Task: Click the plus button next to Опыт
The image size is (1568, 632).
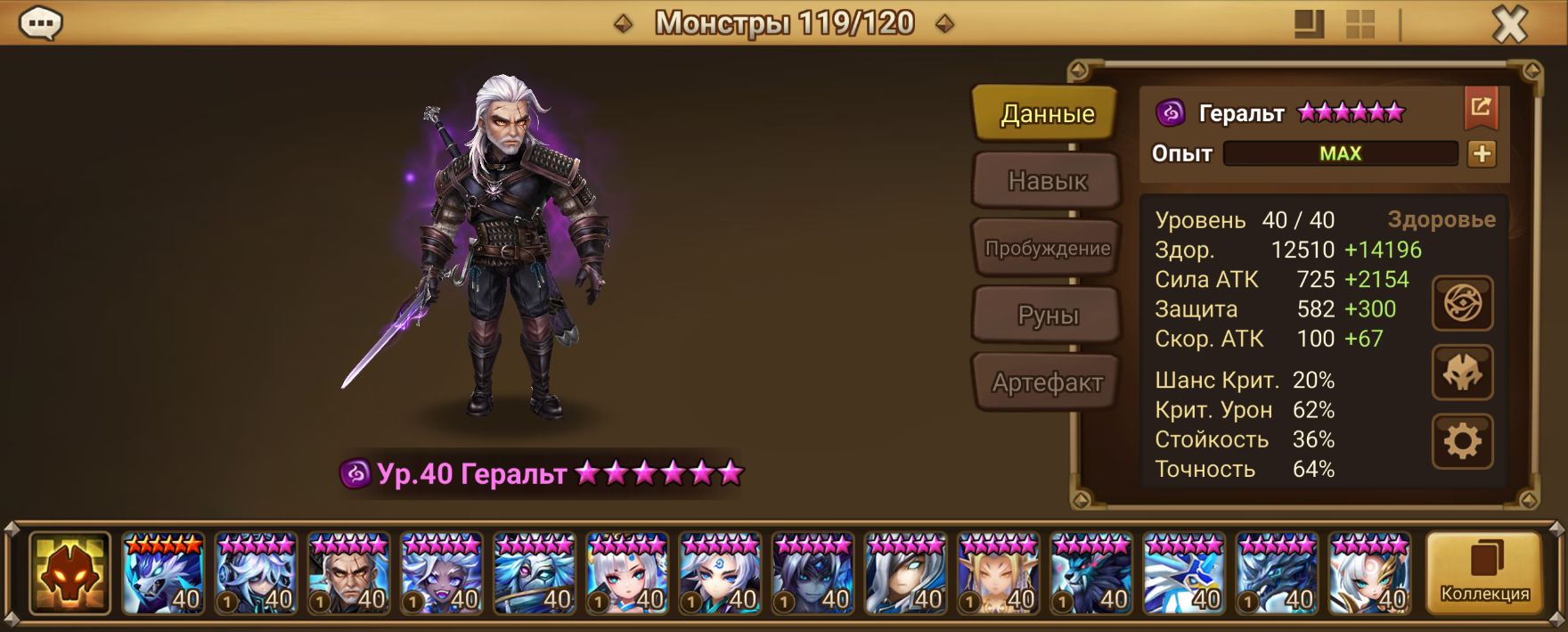Action: point(1482,154)
